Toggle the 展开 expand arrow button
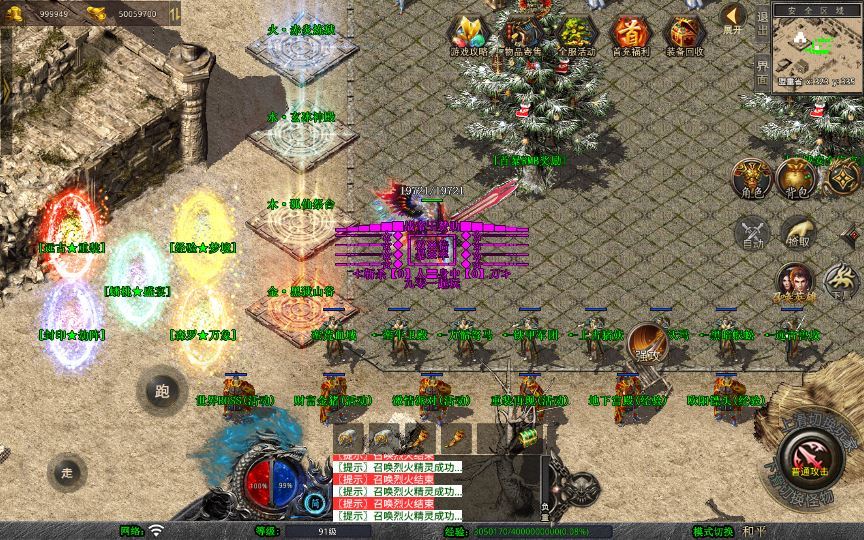The width and height of the screenshot is (864, 540). pos(734,17)
